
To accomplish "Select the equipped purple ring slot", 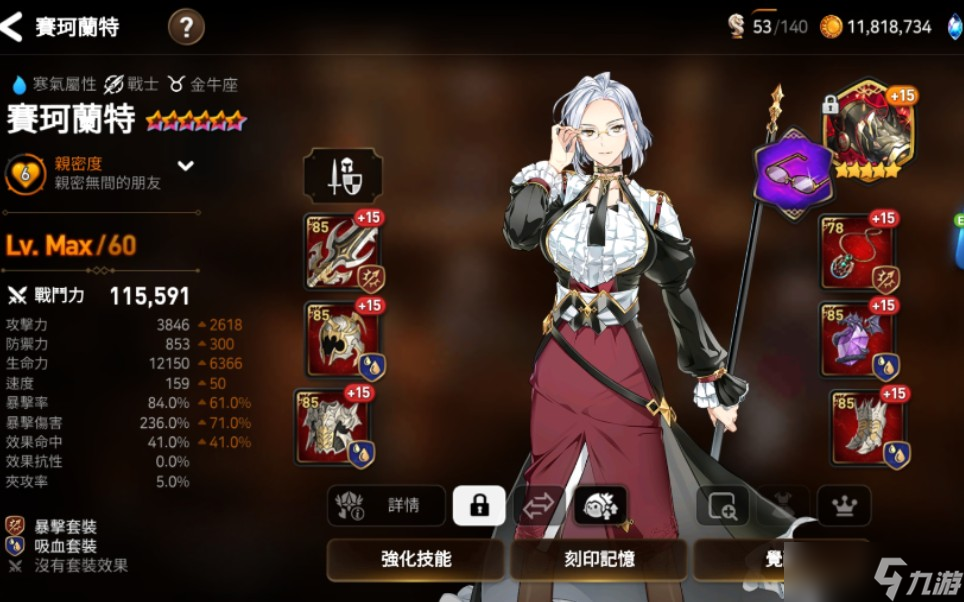I will point(858,339).
